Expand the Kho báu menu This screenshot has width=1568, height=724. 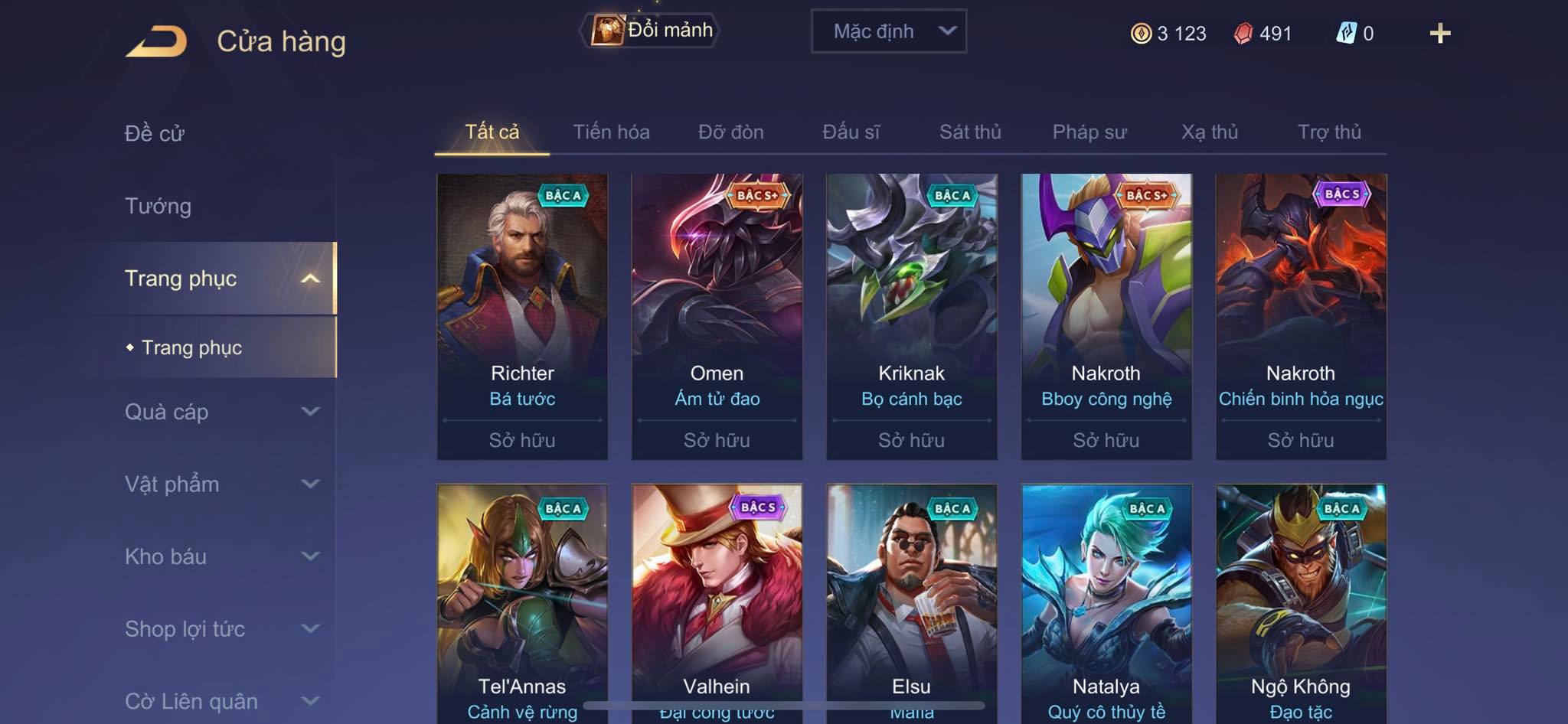pos(220,556)
